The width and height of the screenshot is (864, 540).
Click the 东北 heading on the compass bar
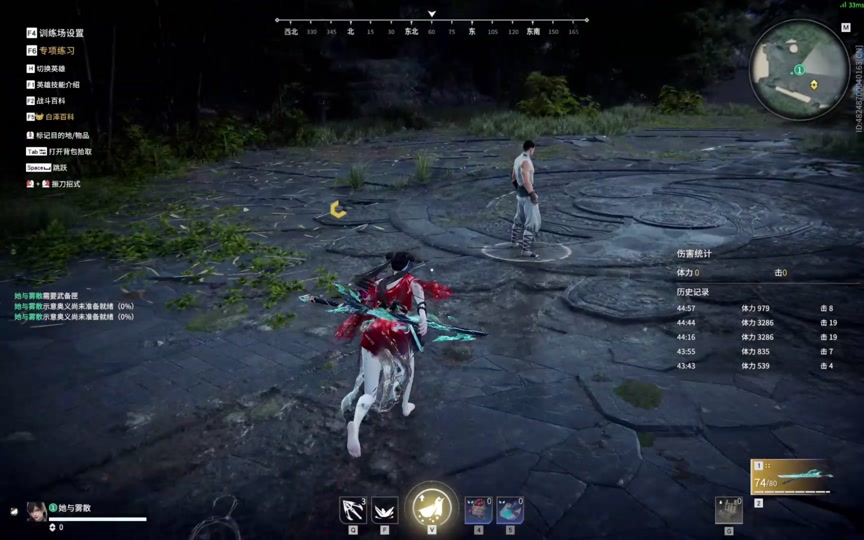point(411,32)
